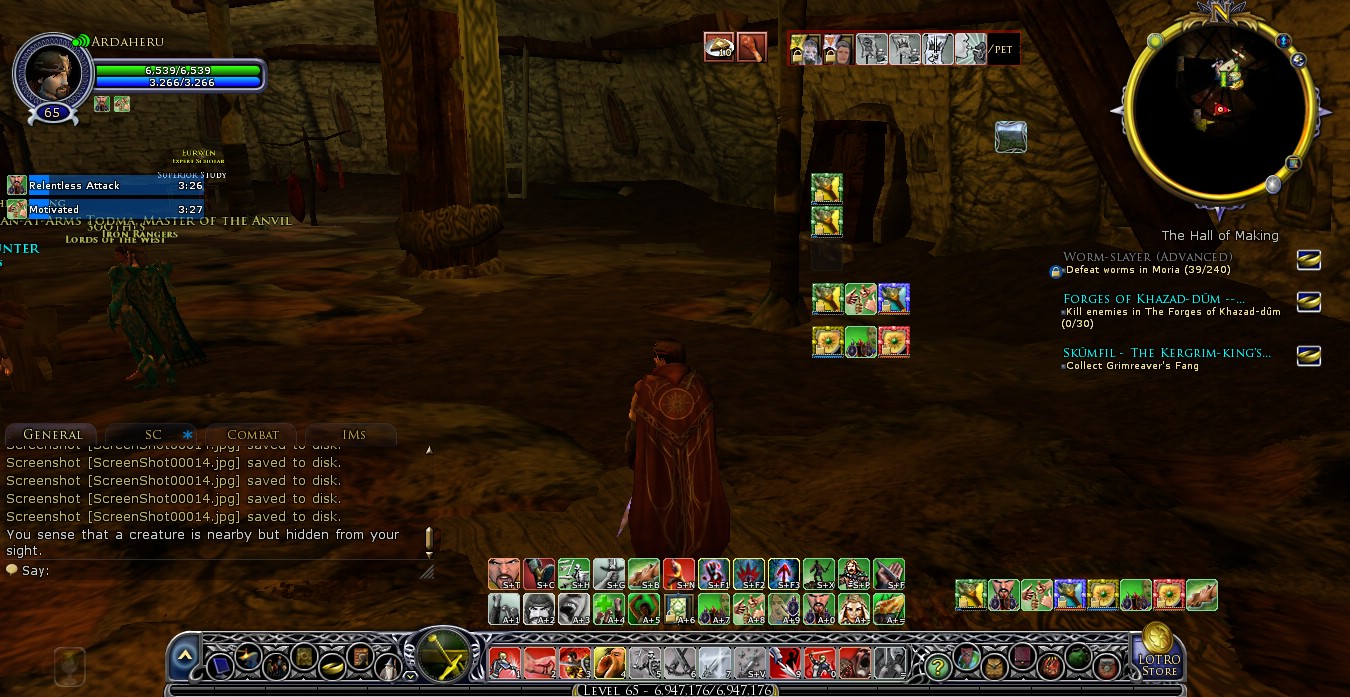
Task: Use the plated food item with count 10
Action: [x=719, y=47]
